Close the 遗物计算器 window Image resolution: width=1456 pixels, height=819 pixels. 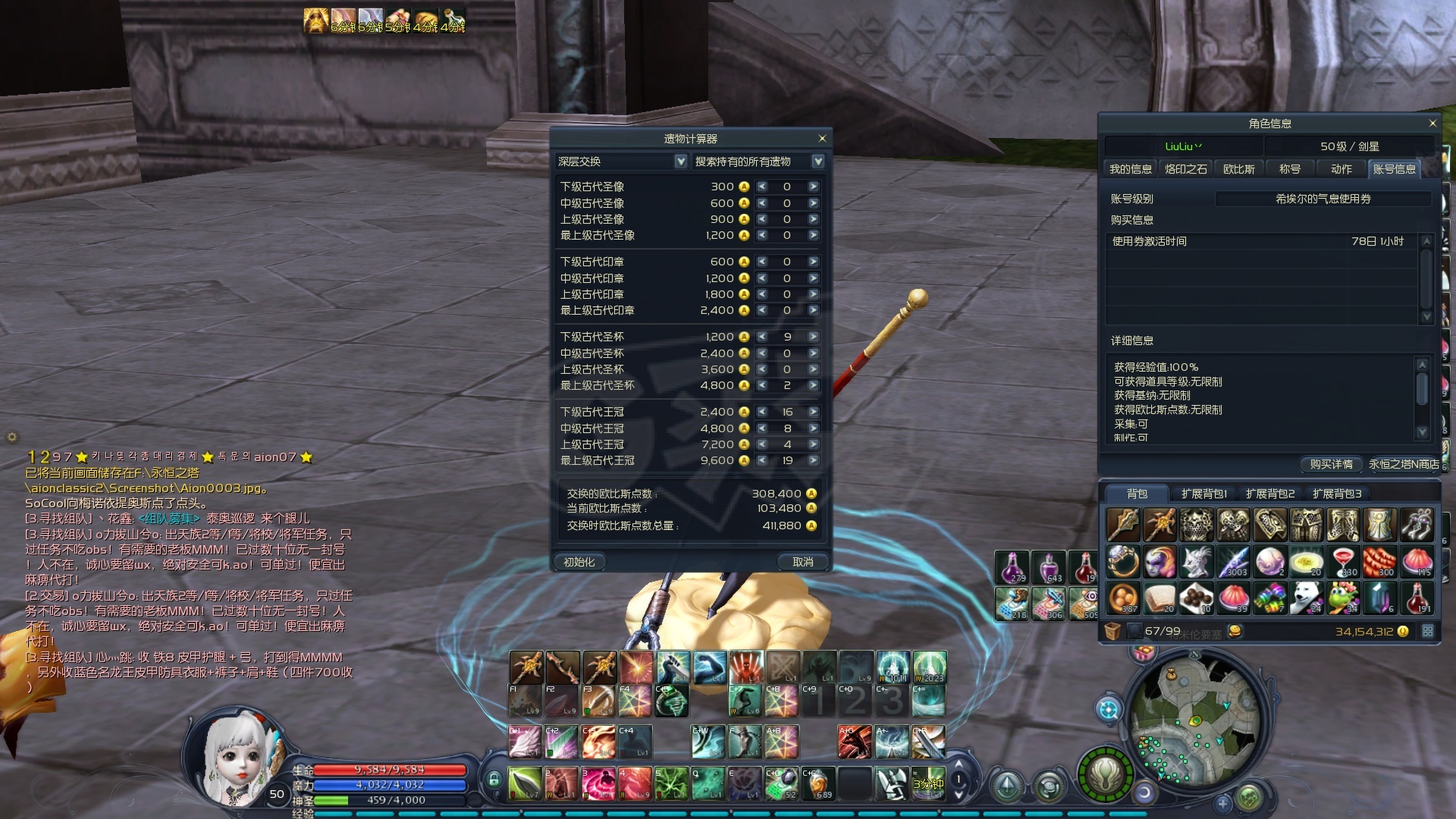pos(822,139)
